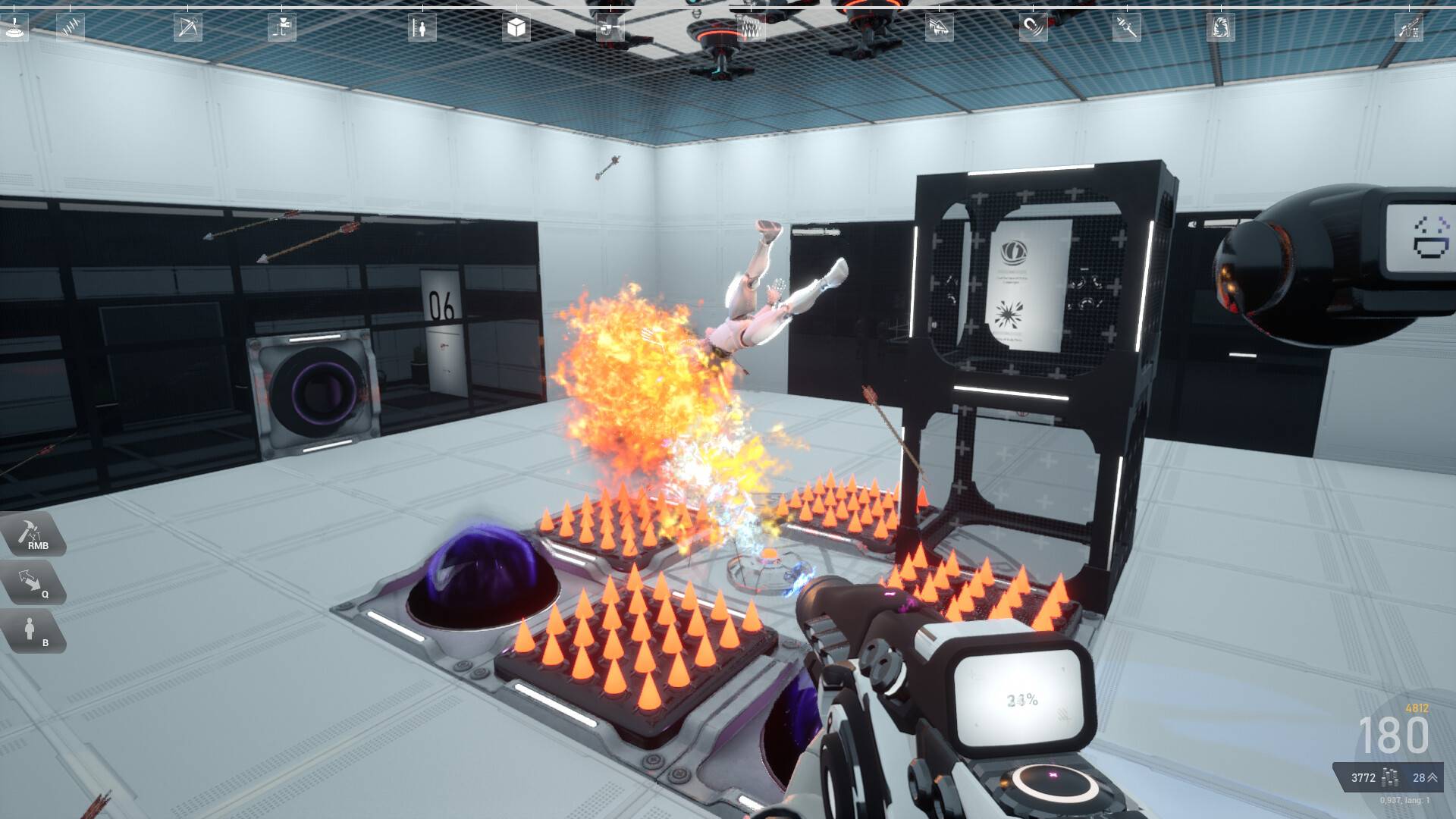1456x819 pixels.
Task: Select the crossbow trap icon
Action: click(x=187, y=28)
